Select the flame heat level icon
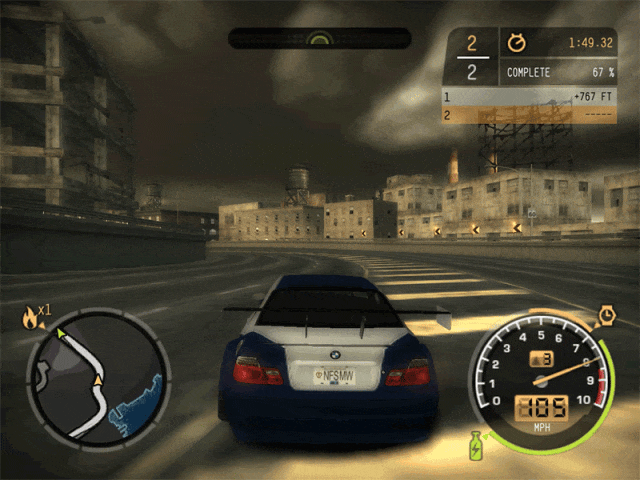This screenshot has height=480, width=640. [31, 318]
